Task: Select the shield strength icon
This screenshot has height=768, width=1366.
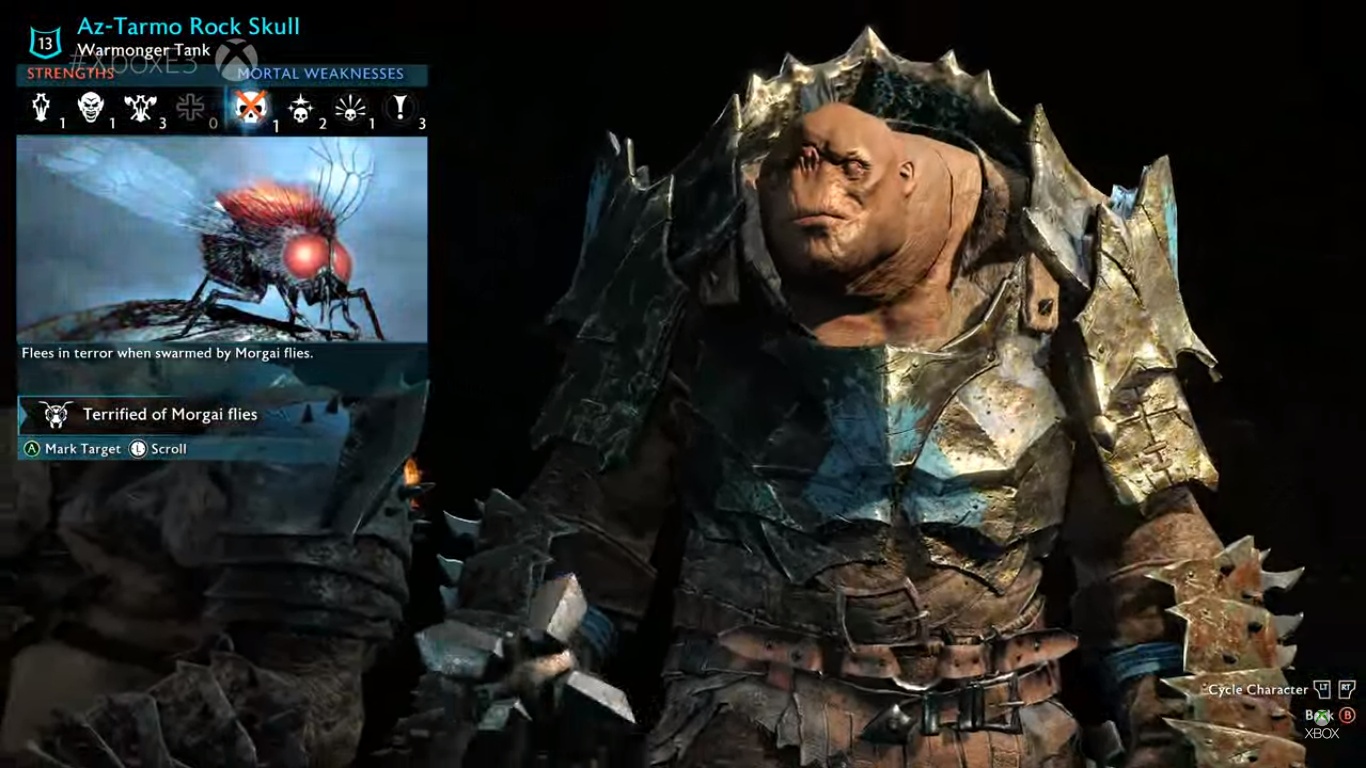Action: pos(42,107)
